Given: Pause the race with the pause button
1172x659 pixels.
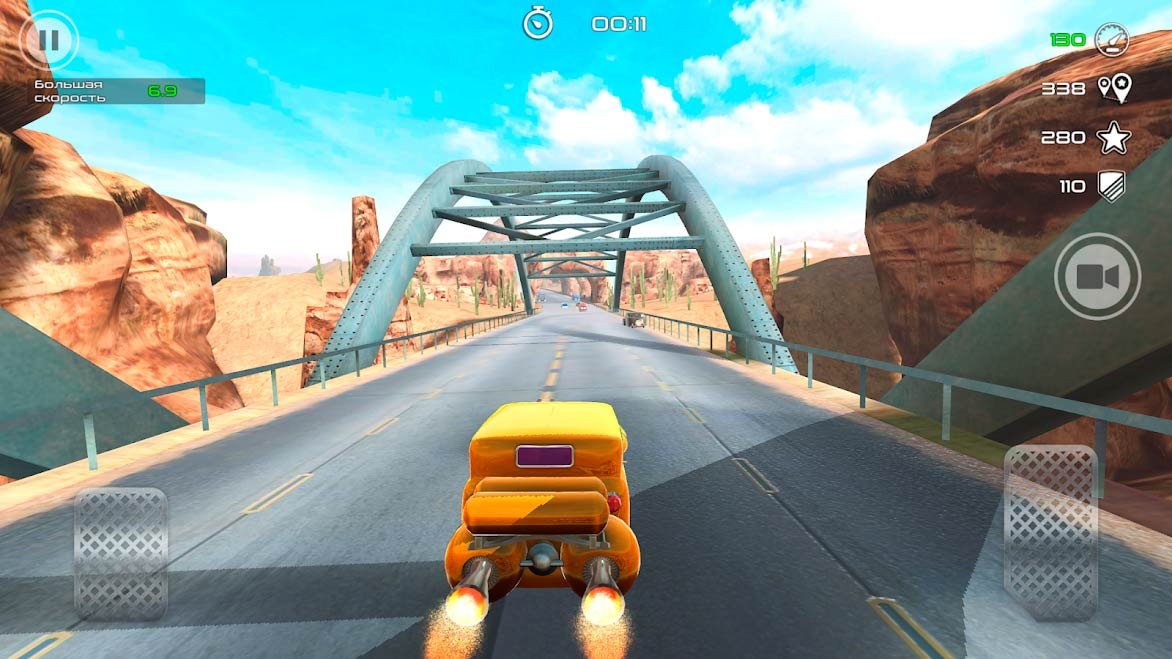Looking at the screenshot, I should (48, 40).
